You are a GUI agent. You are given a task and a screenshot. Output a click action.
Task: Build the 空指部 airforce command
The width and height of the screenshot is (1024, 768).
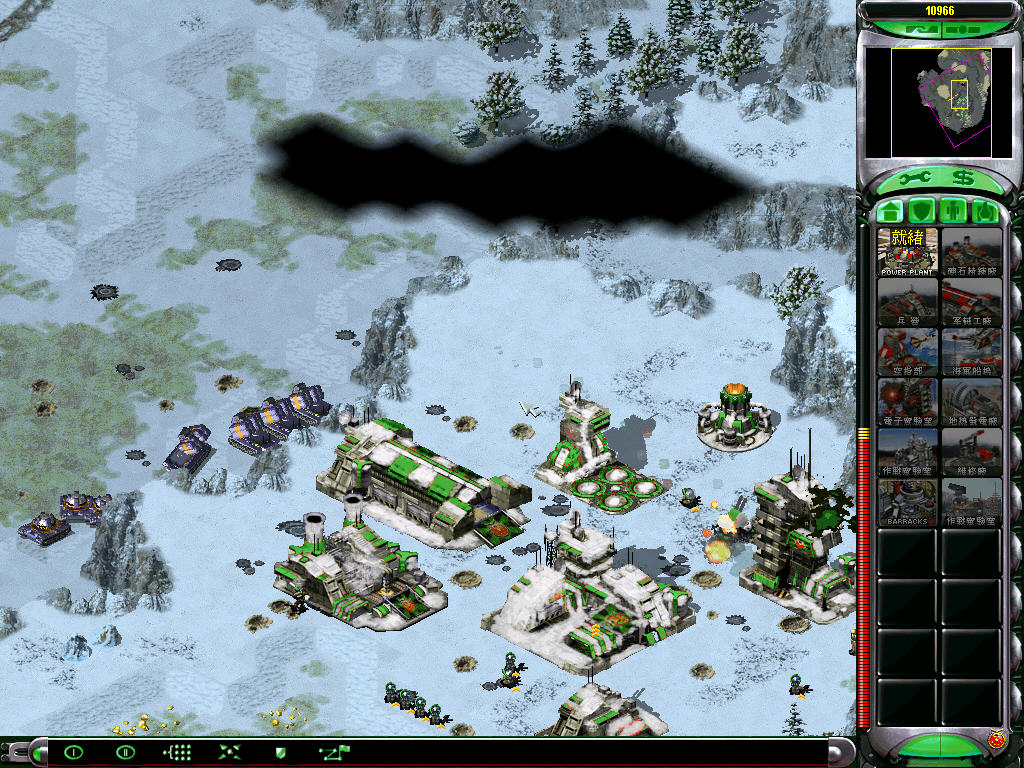908,352
